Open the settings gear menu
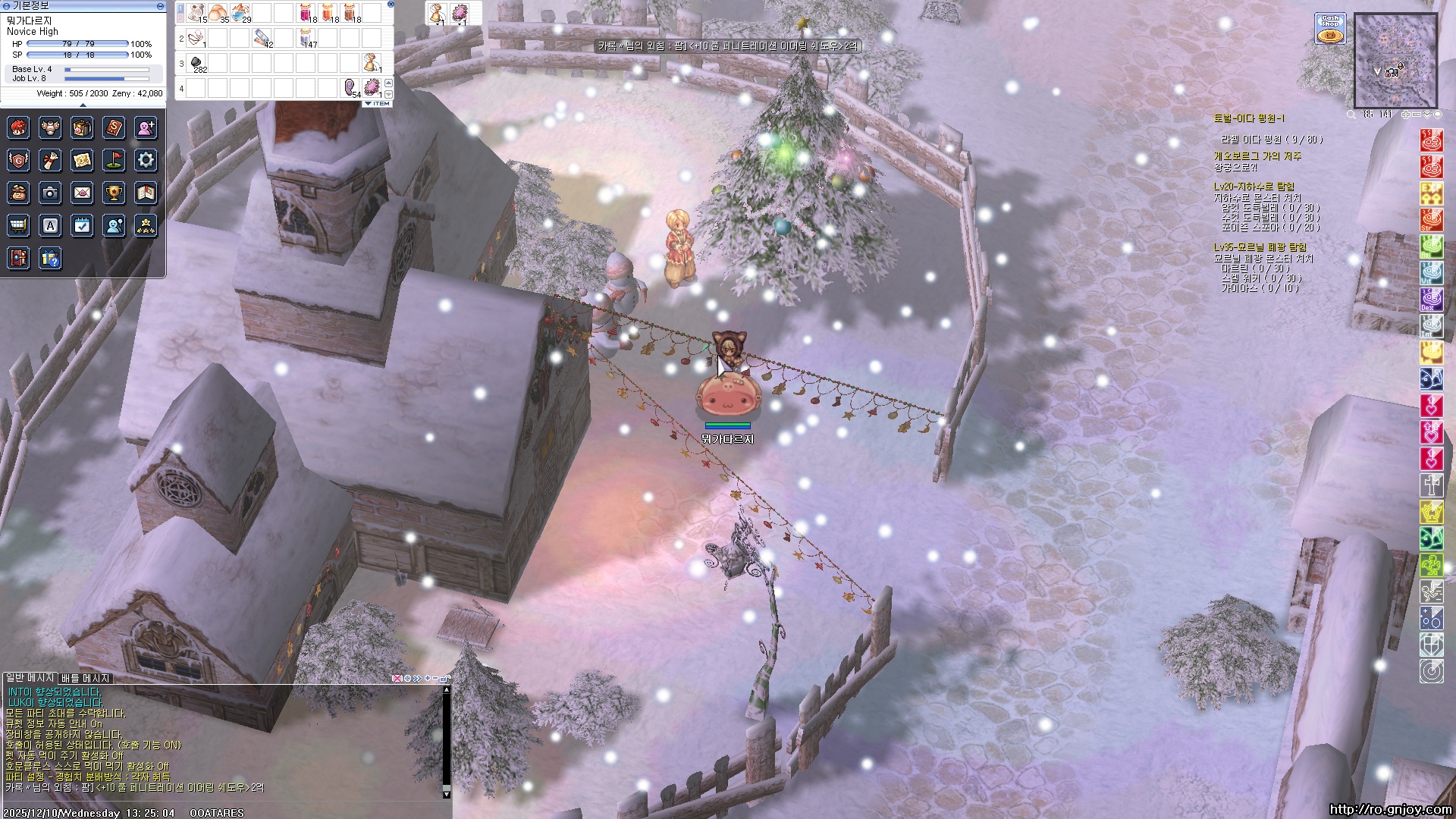 coord(146,160)
